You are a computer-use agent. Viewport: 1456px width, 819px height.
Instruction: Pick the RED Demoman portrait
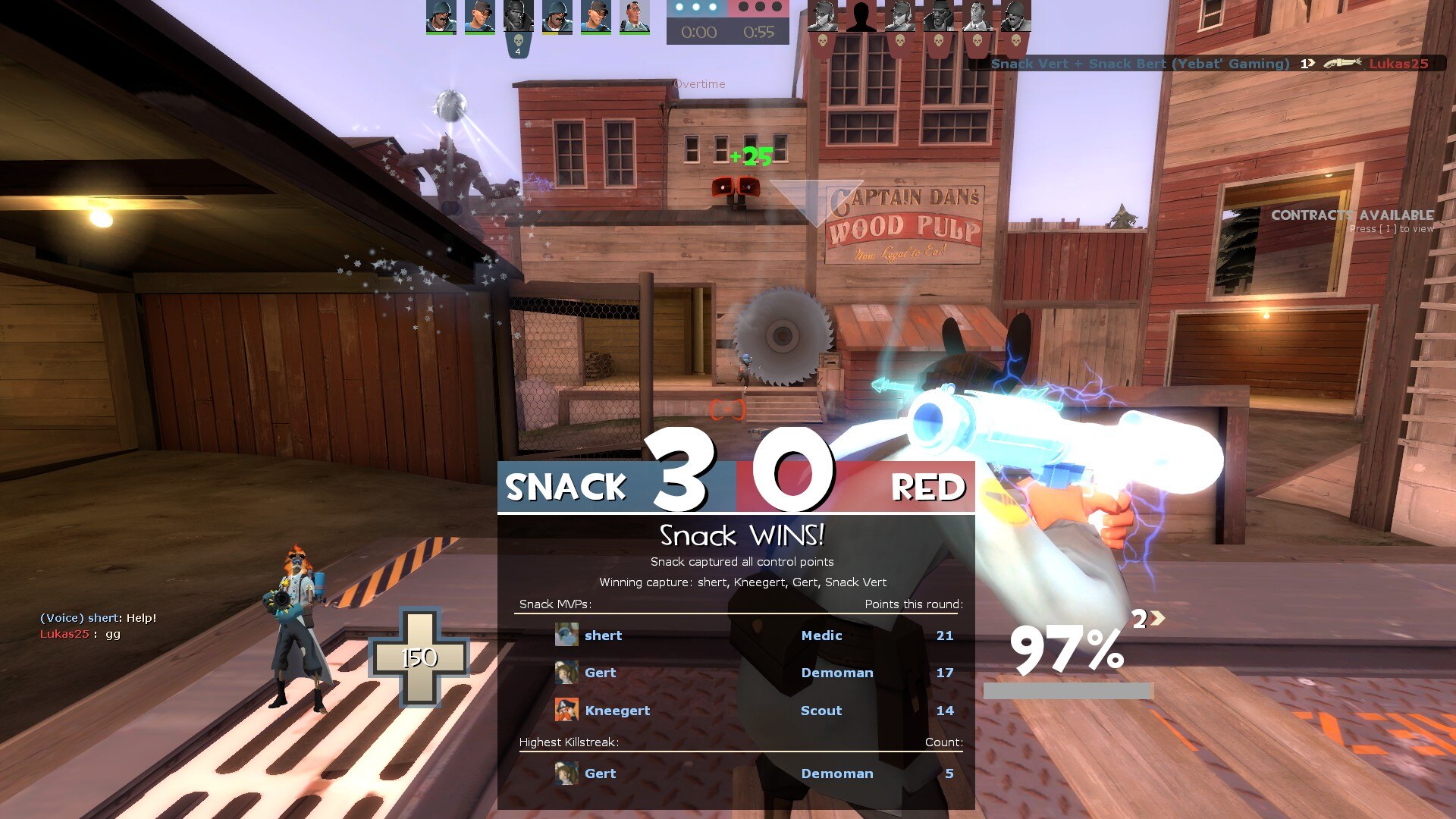939,17
